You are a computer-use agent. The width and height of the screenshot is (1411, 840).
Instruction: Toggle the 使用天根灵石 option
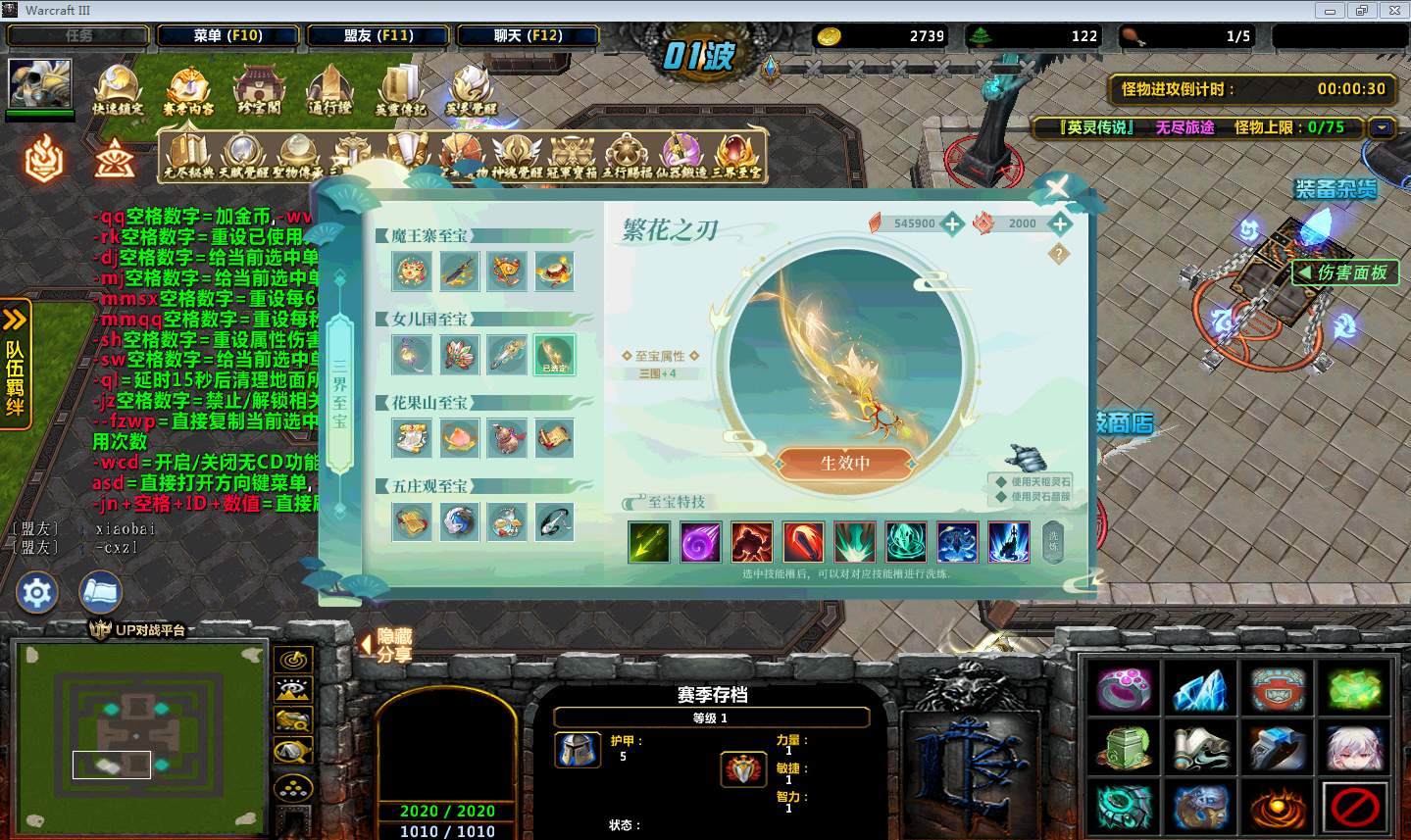click(x=1033, y=481)
